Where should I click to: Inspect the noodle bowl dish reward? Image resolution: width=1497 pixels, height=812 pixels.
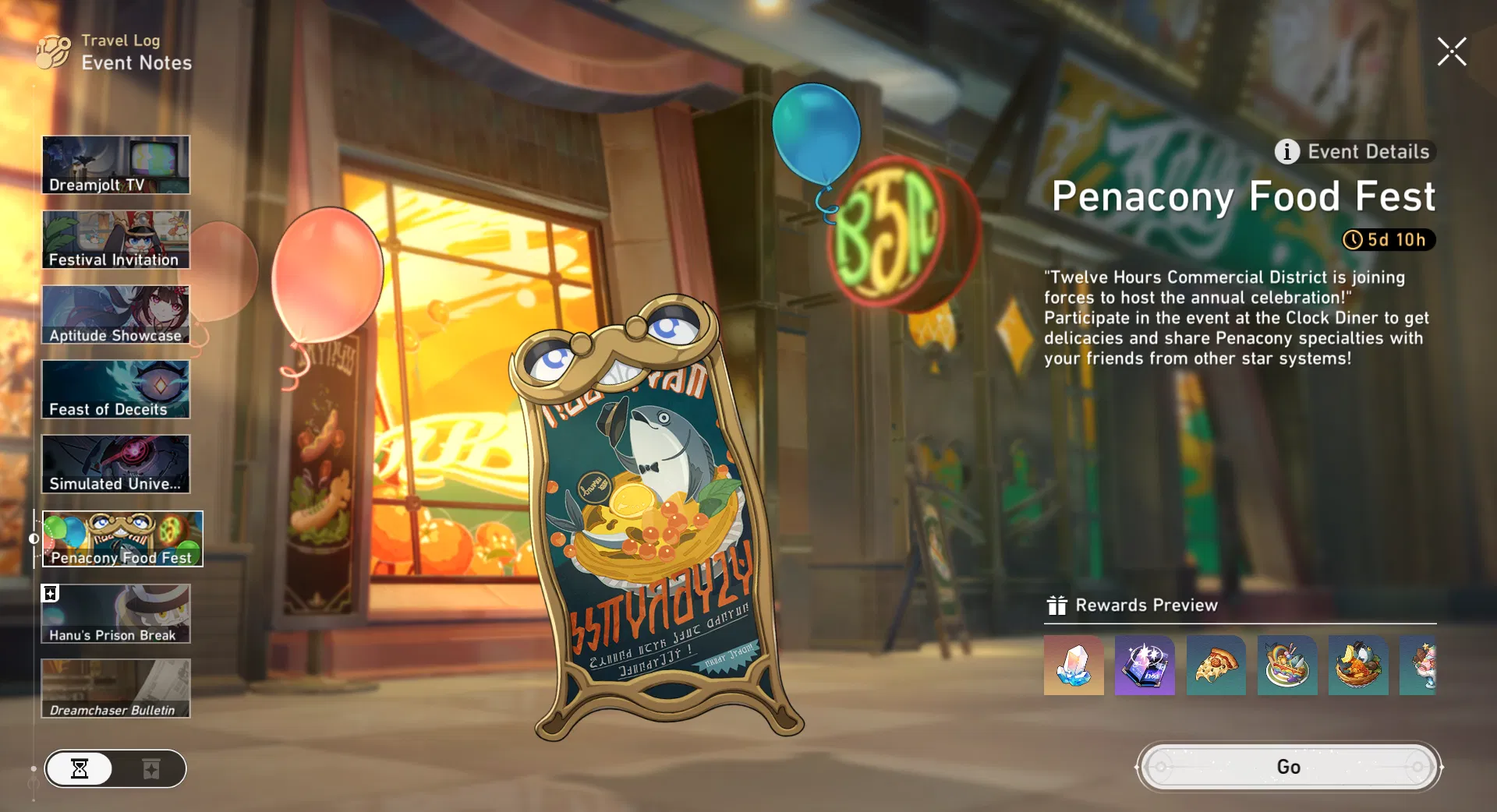point(1287,665)
